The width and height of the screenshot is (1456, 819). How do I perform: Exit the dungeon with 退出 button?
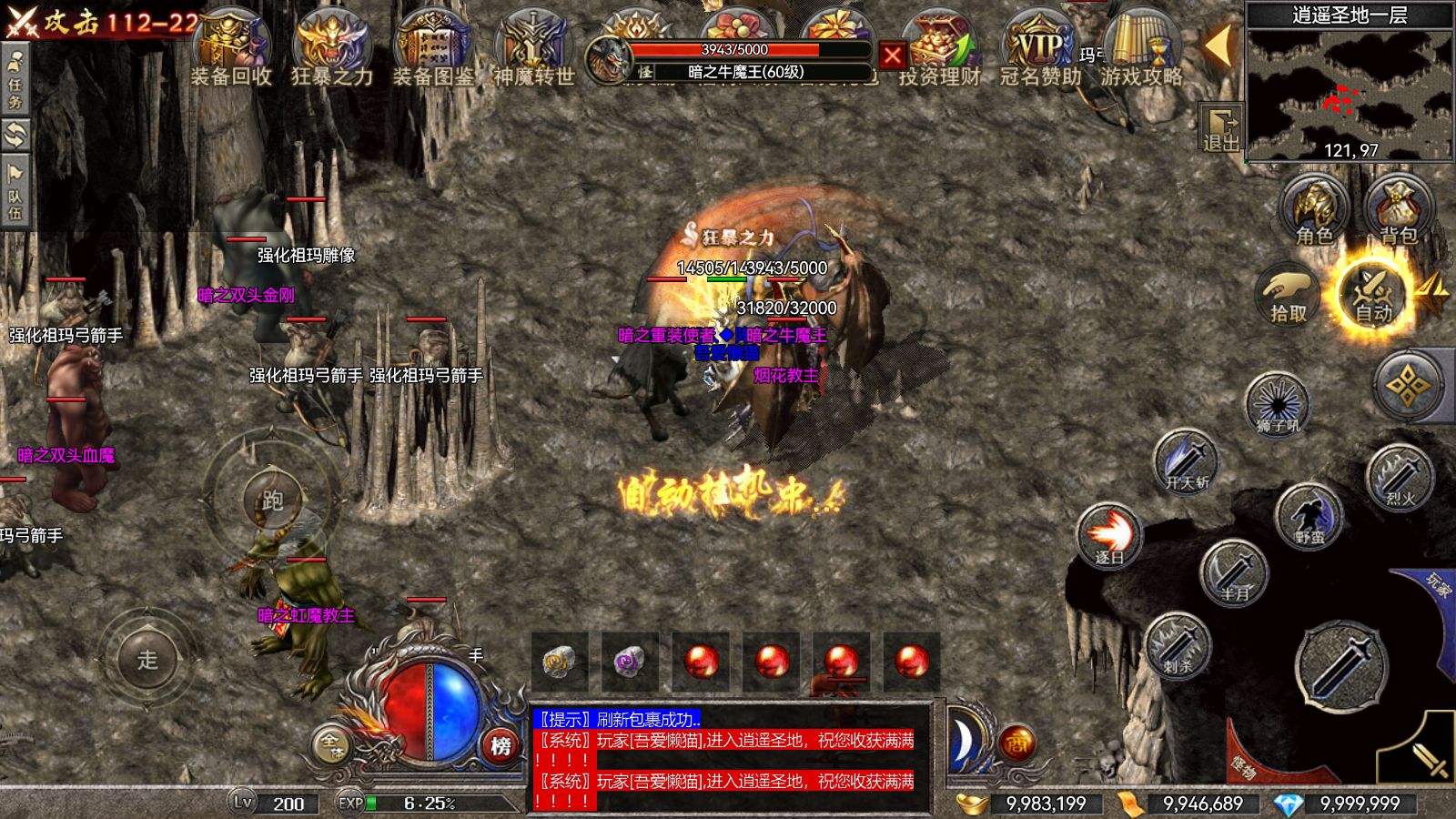coord(1220,128)
